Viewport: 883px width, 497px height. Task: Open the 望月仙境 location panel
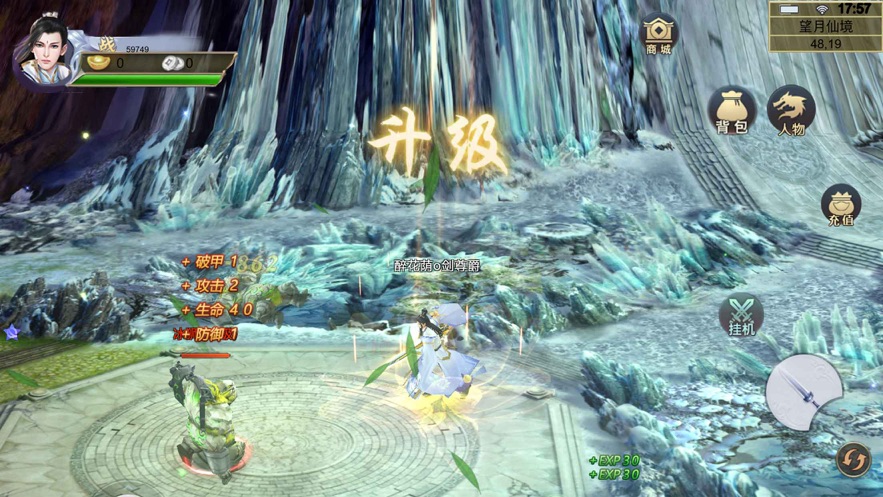(825, 31)
